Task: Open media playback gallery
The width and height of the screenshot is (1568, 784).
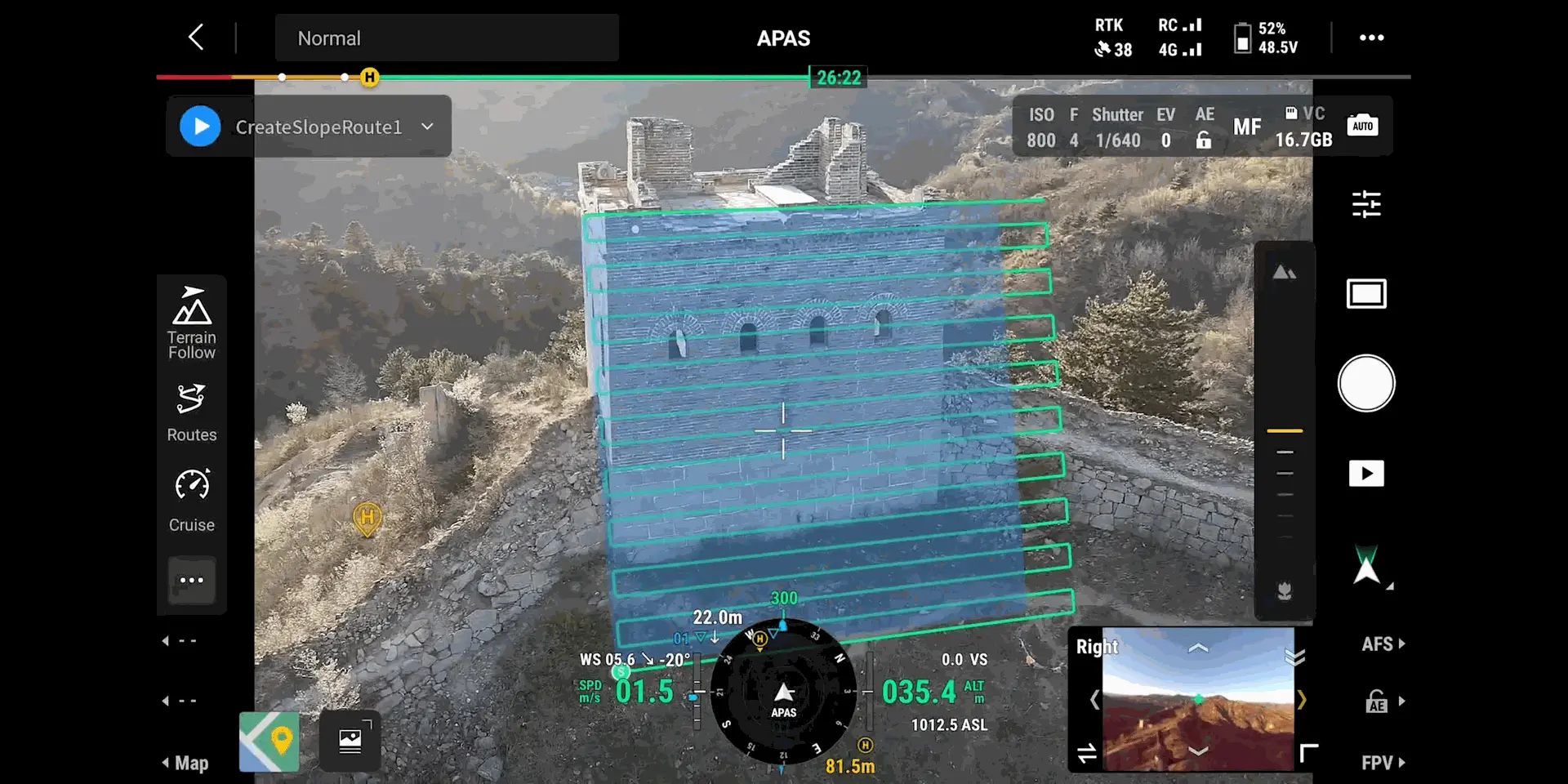Action: 1365,474
